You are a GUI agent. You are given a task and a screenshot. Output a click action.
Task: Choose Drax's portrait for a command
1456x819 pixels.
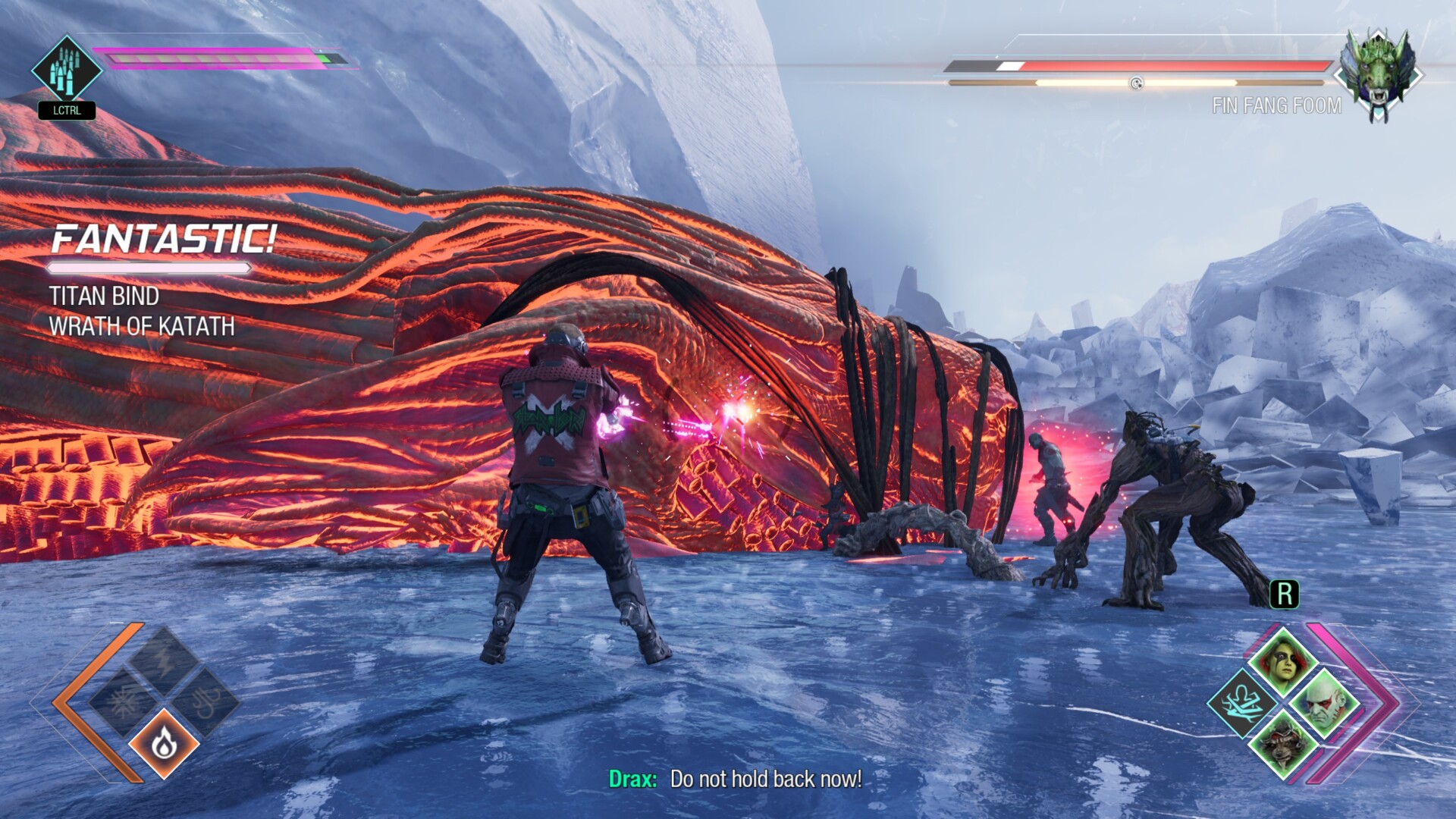tap(1324, 702)
